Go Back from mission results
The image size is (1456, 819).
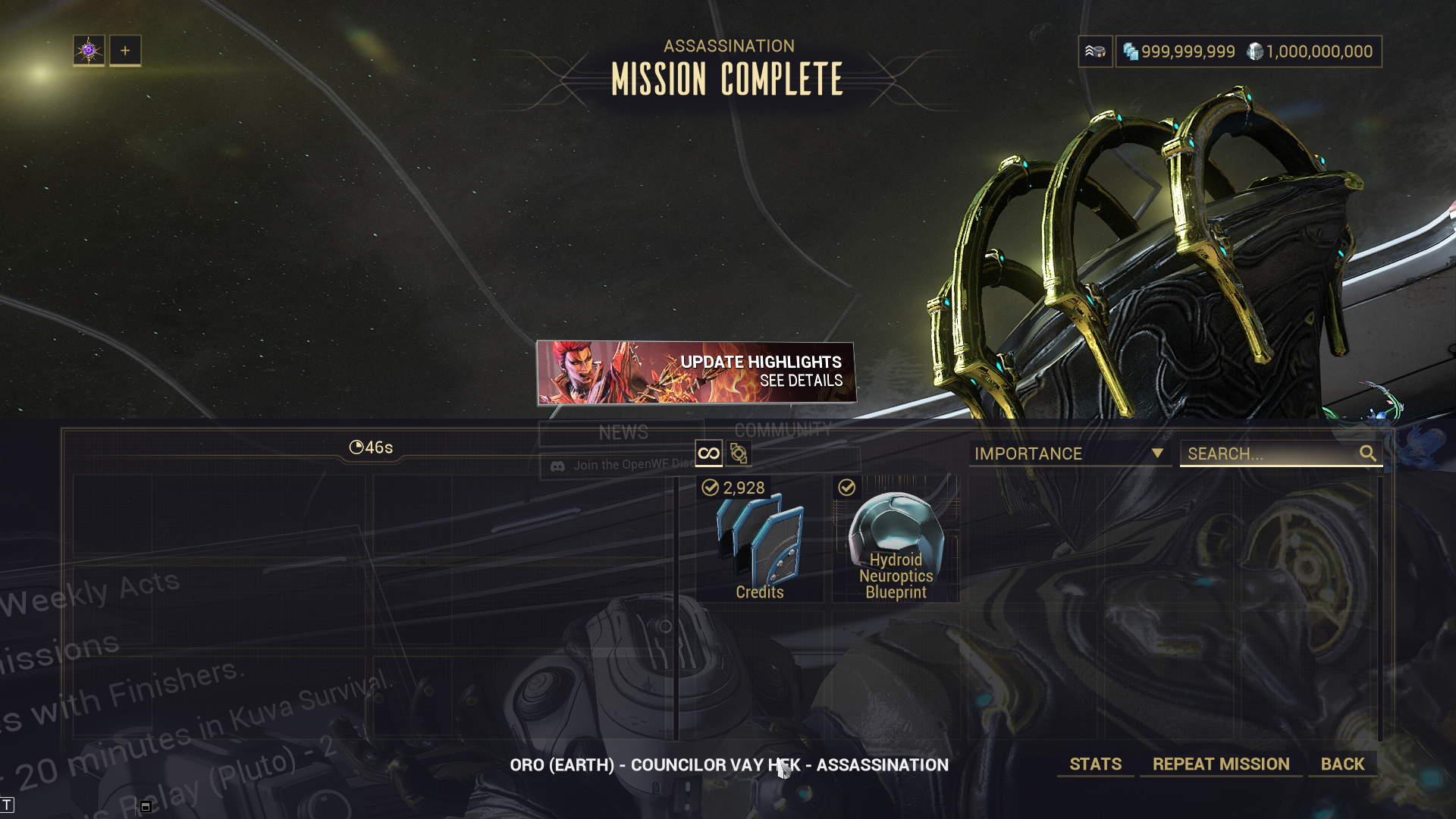[1342, 764]
